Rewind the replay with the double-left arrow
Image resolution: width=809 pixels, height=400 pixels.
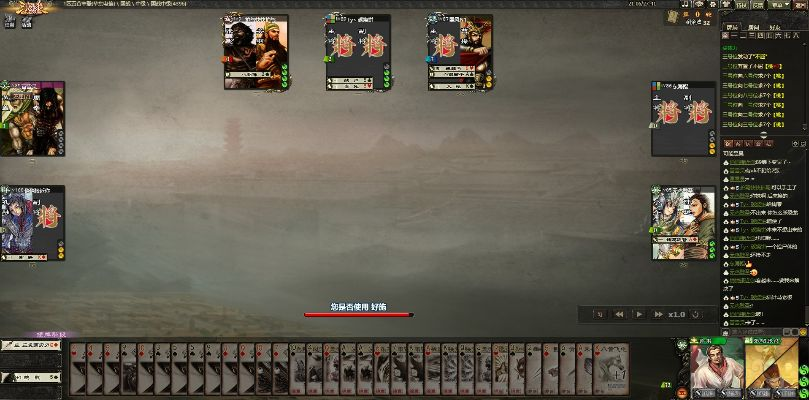[619, 314]
